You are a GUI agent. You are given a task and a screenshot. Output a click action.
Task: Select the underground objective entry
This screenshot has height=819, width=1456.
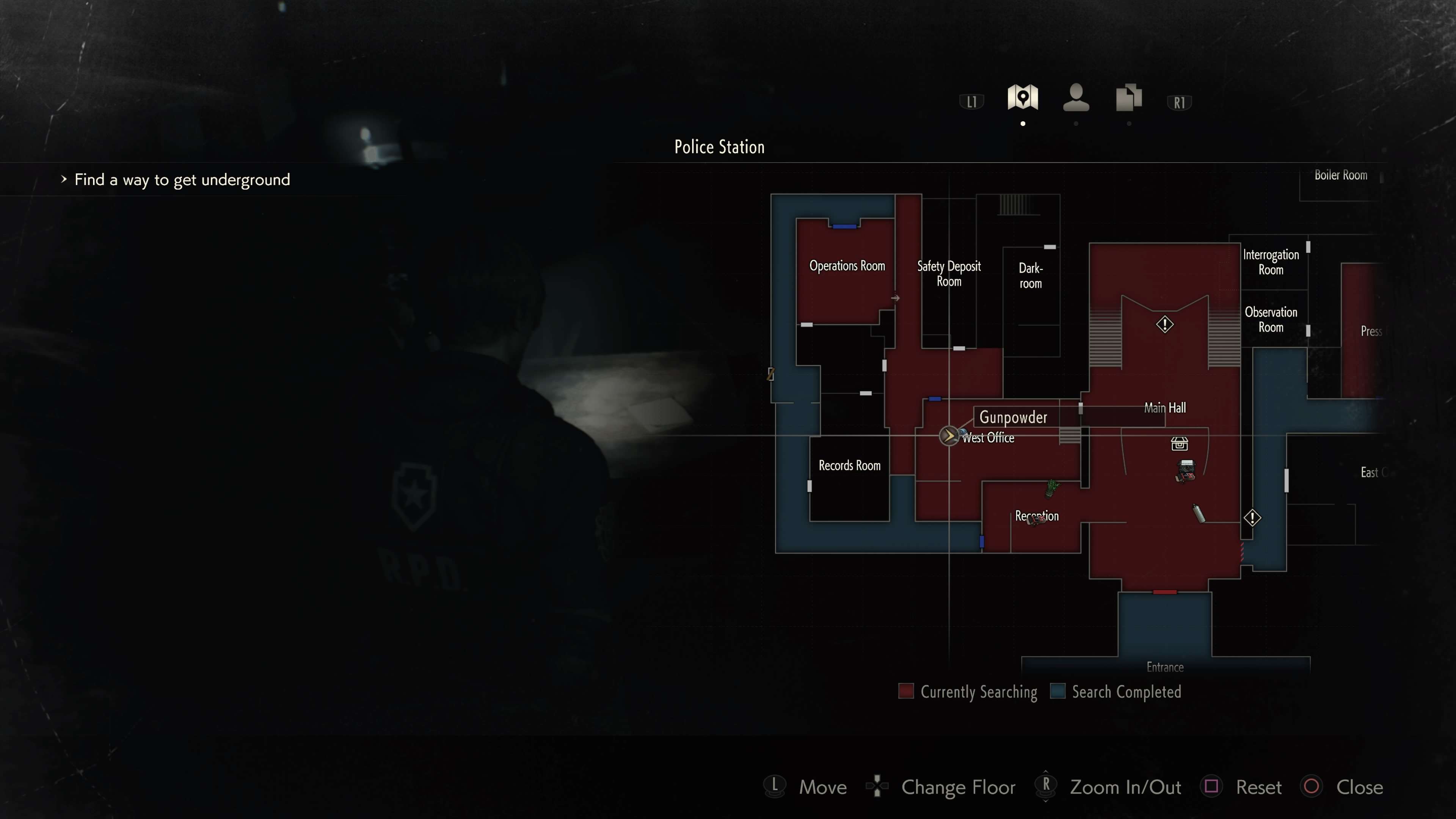click(182, 180)
